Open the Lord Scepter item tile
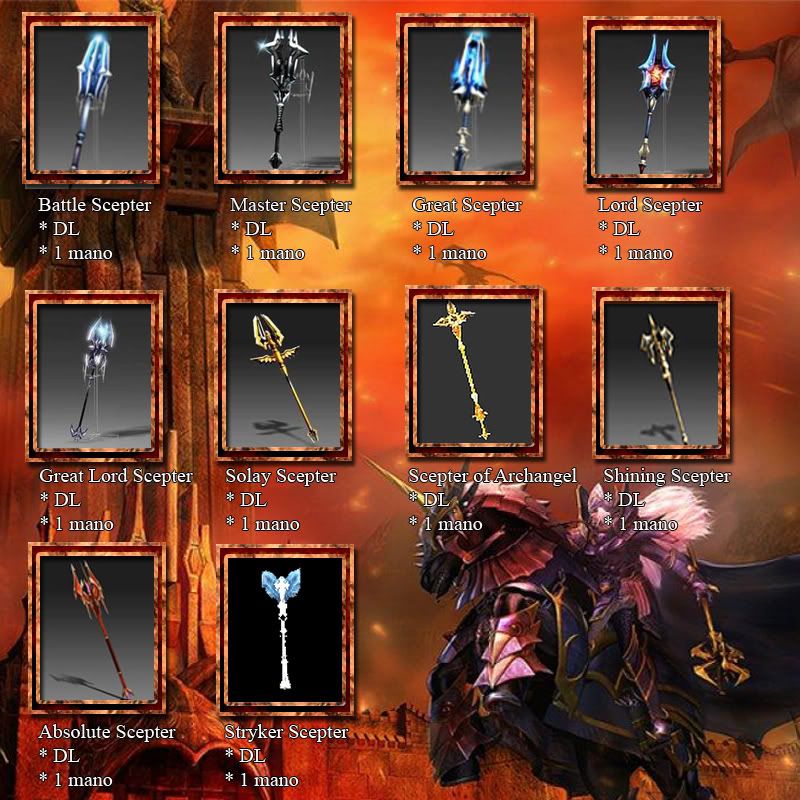This screenshot has width=800, height=800. pyautogui.click(x=653, y=99)
